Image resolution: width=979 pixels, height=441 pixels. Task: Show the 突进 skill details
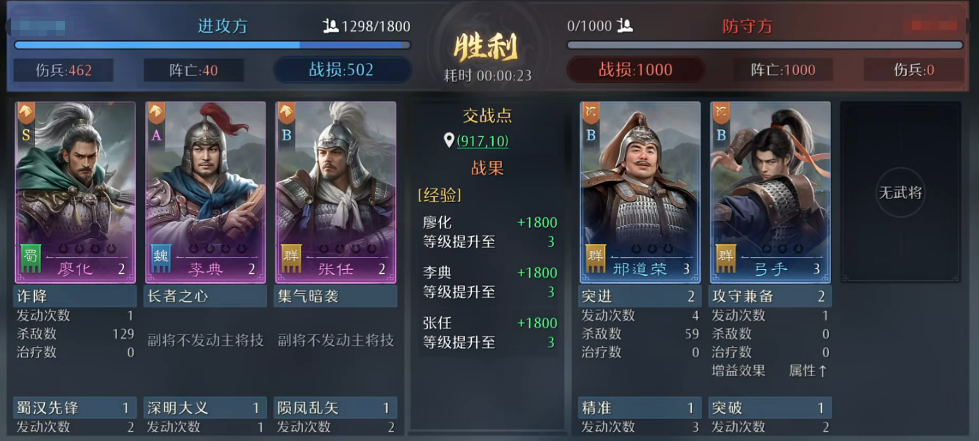click(x=640, y=297)
